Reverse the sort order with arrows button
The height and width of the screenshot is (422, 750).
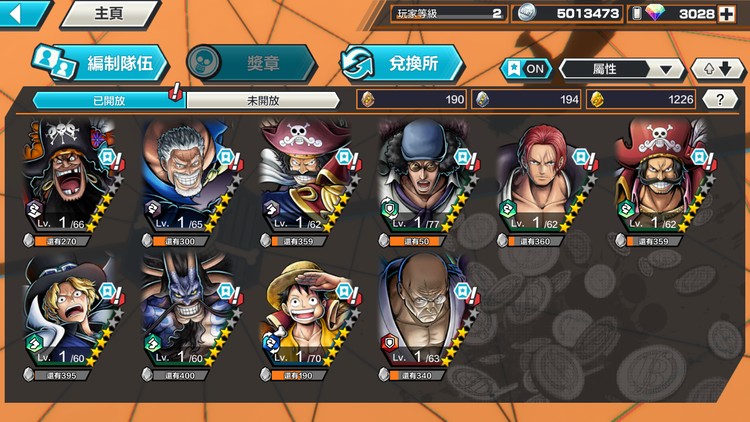point(717,69)
